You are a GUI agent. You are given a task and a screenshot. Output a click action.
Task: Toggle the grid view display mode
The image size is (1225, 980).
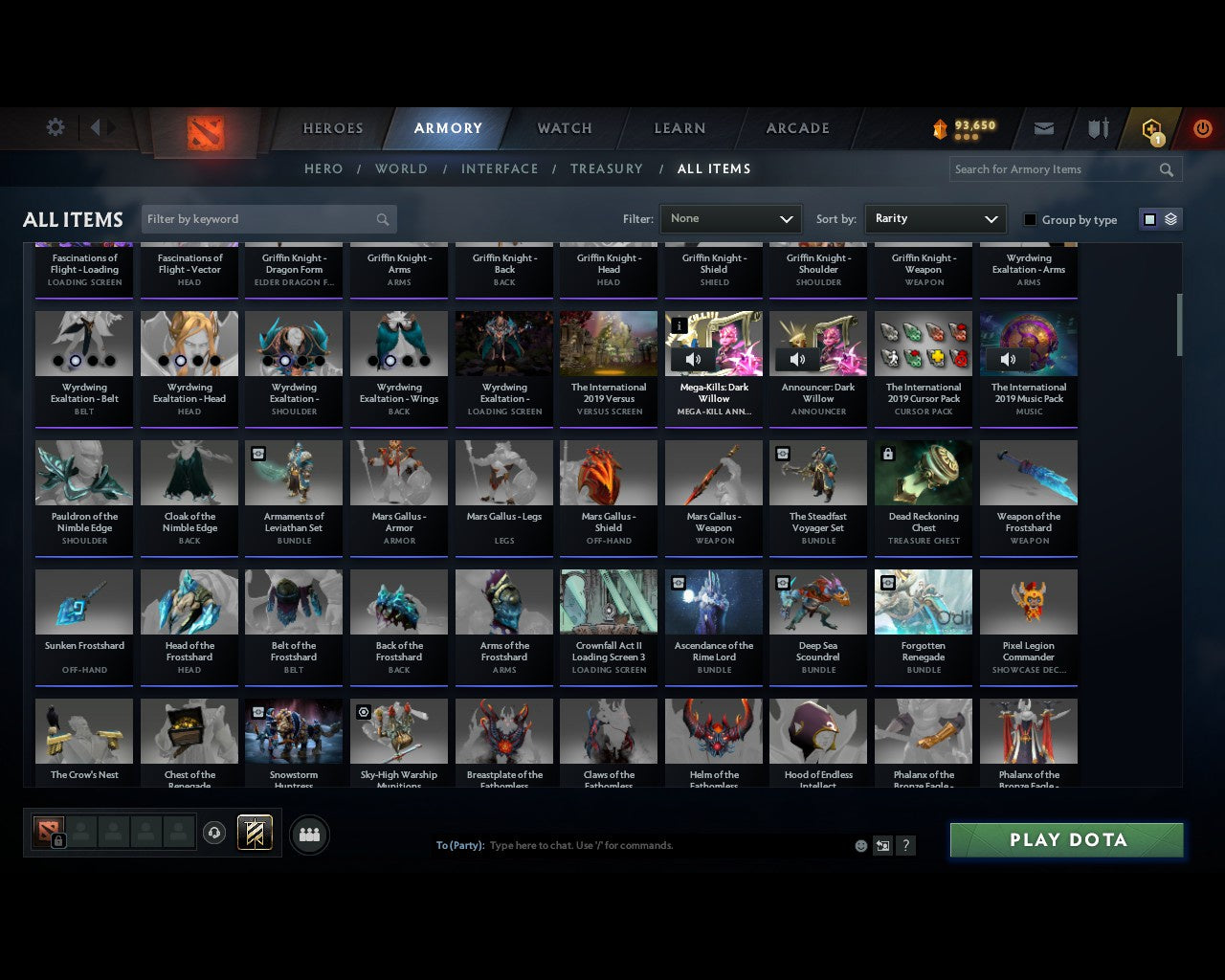[x=1149, y=218]
